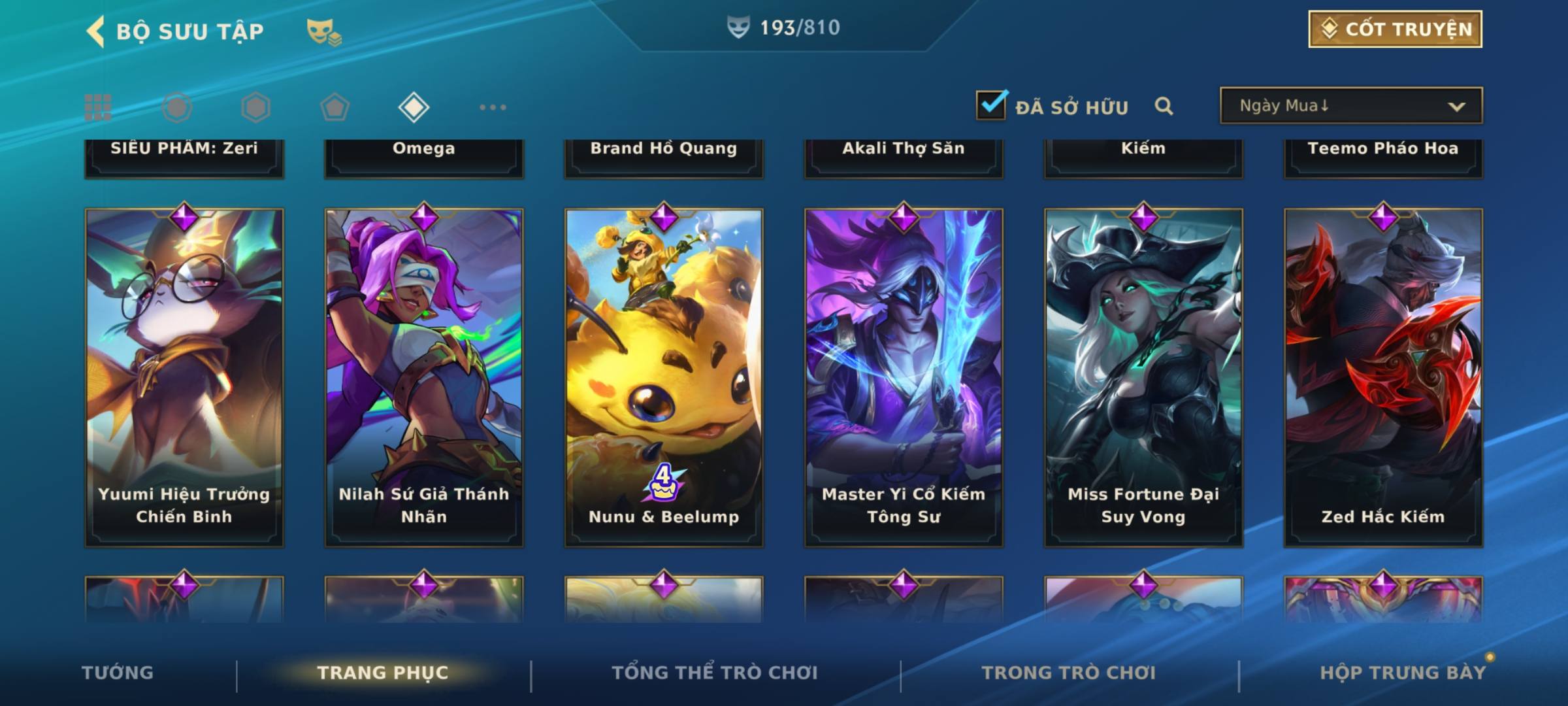The width and height of the screenshot is (1568, 706).
Task: Click the masks and coins icon
Action: pos(324,32)
